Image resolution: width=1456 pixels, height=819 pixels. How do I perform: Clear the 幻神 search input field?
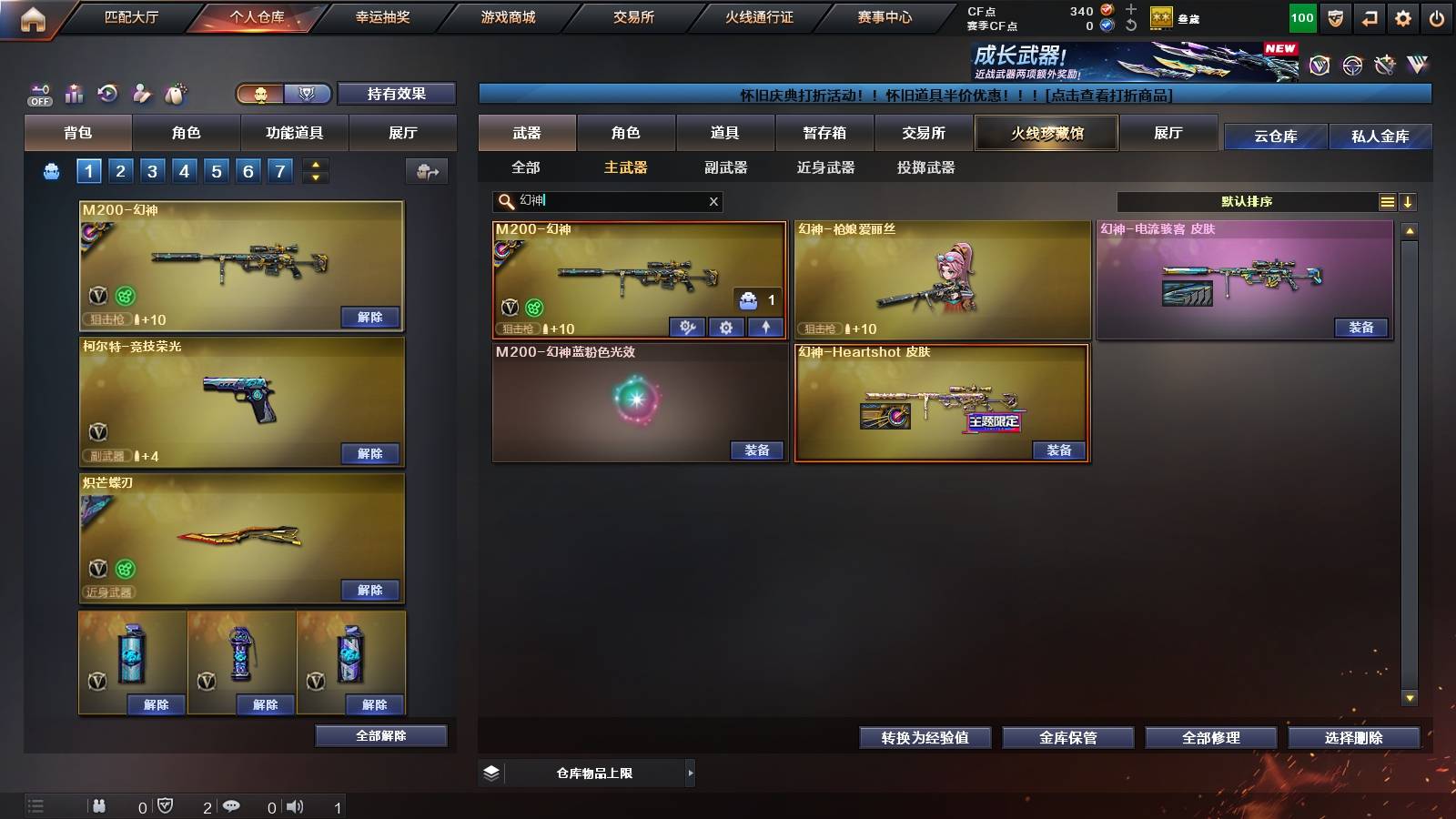tap(714, 202)
